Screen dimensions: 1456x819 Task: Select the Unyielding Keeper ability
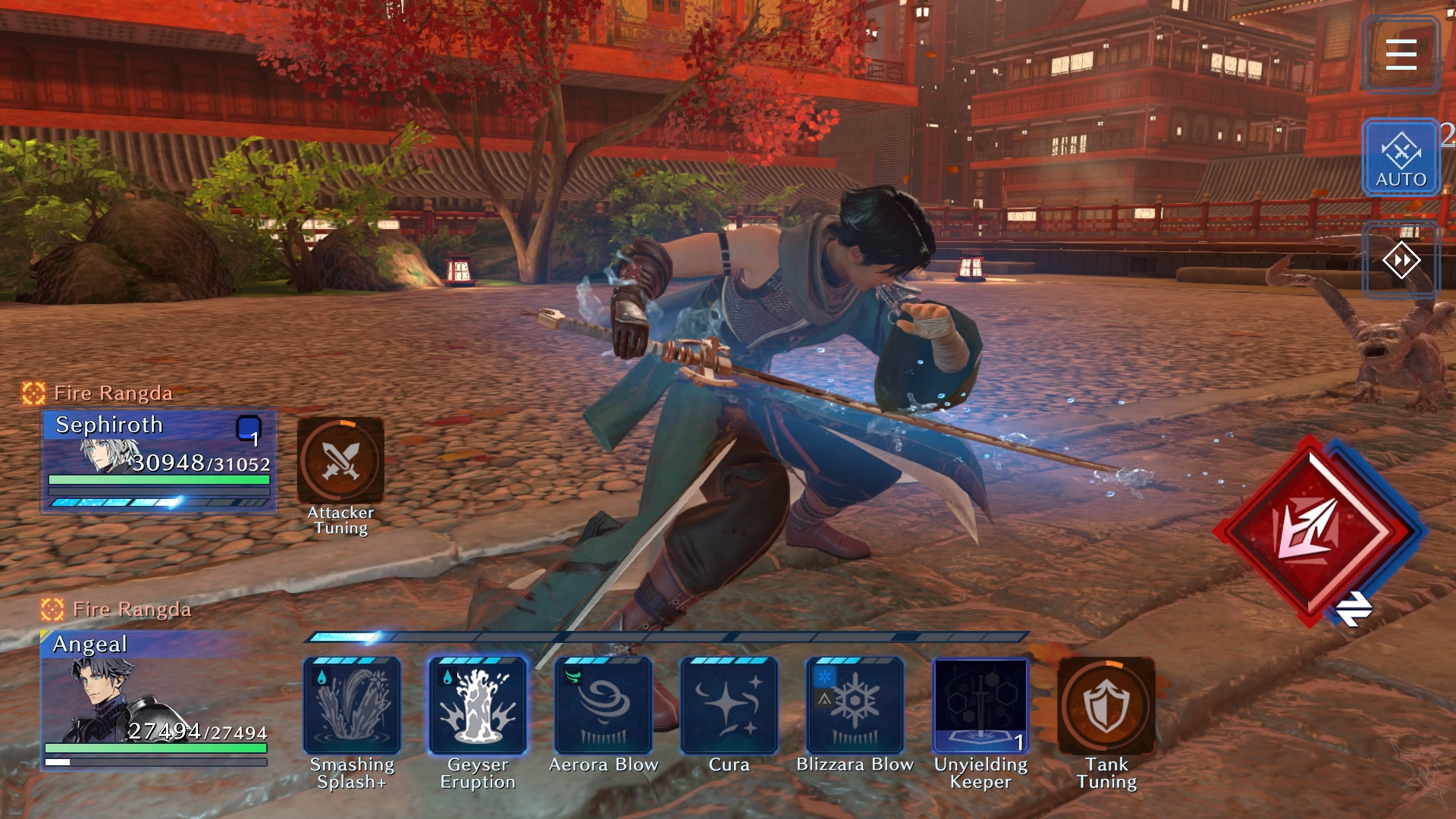coord(981,706)
